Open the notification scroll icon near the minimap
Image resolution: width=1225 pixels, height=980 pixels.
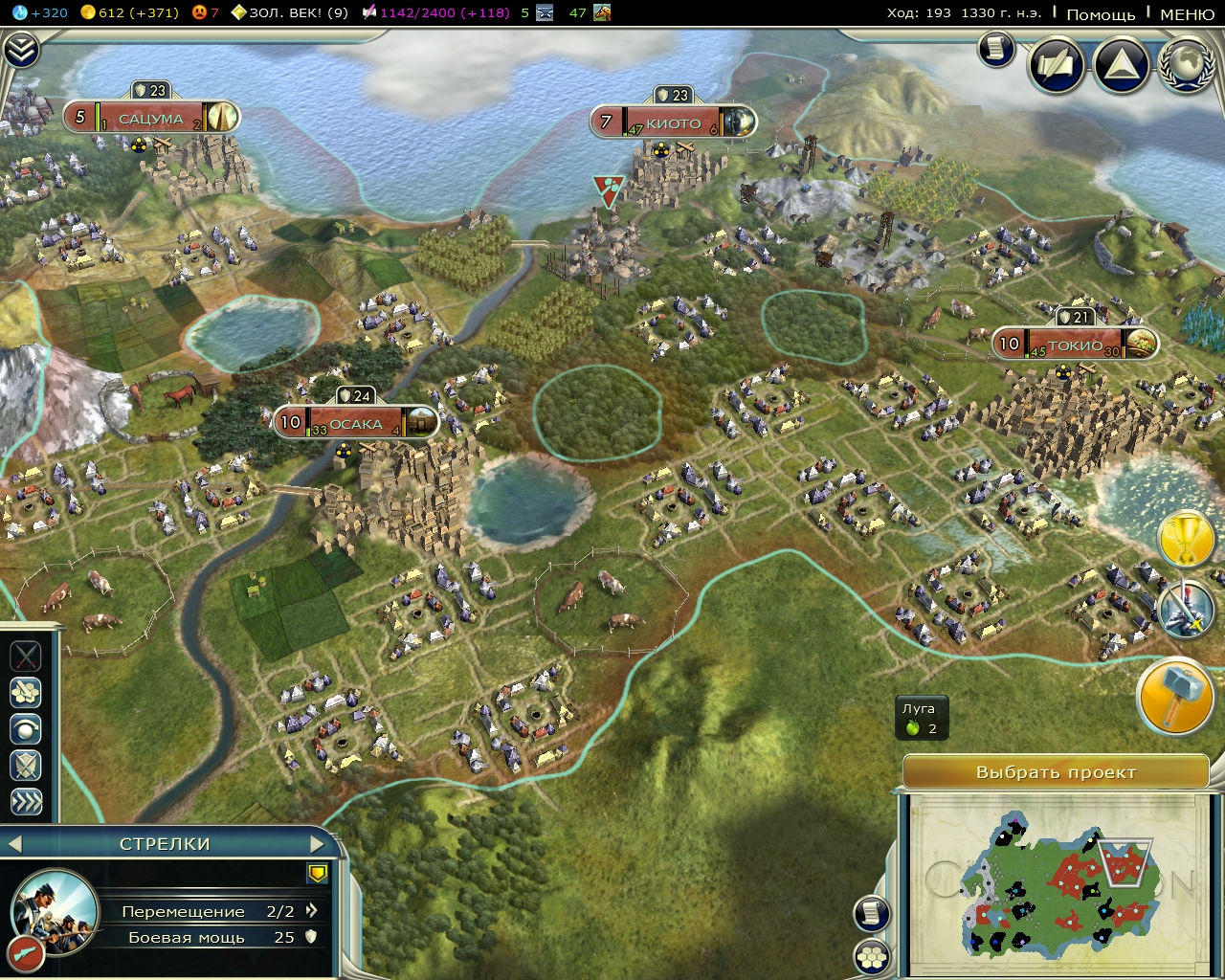coord(872,914)
